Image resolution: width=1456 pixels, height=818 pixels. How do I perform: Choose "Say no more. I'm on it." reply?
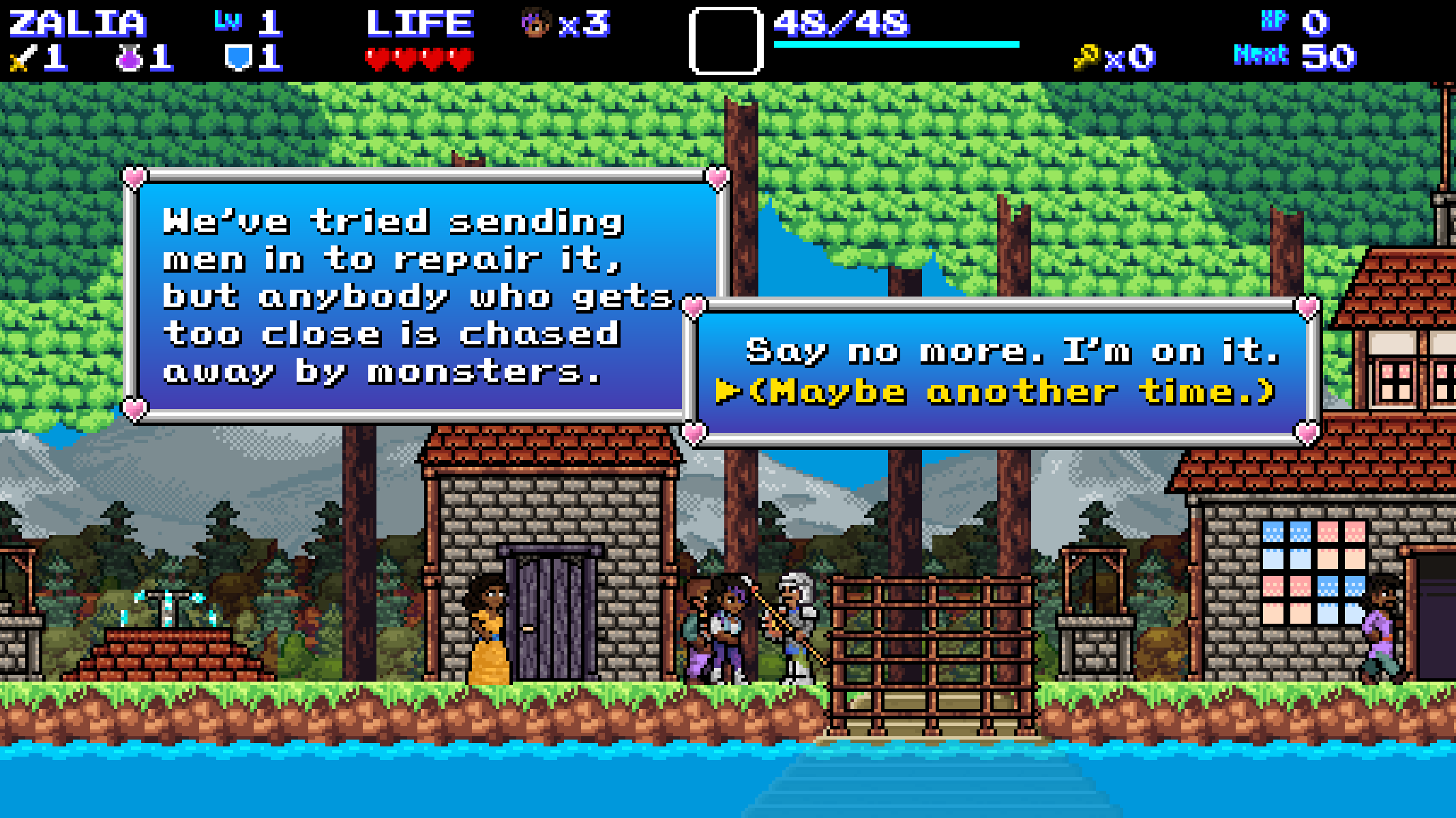[1011, 351]
